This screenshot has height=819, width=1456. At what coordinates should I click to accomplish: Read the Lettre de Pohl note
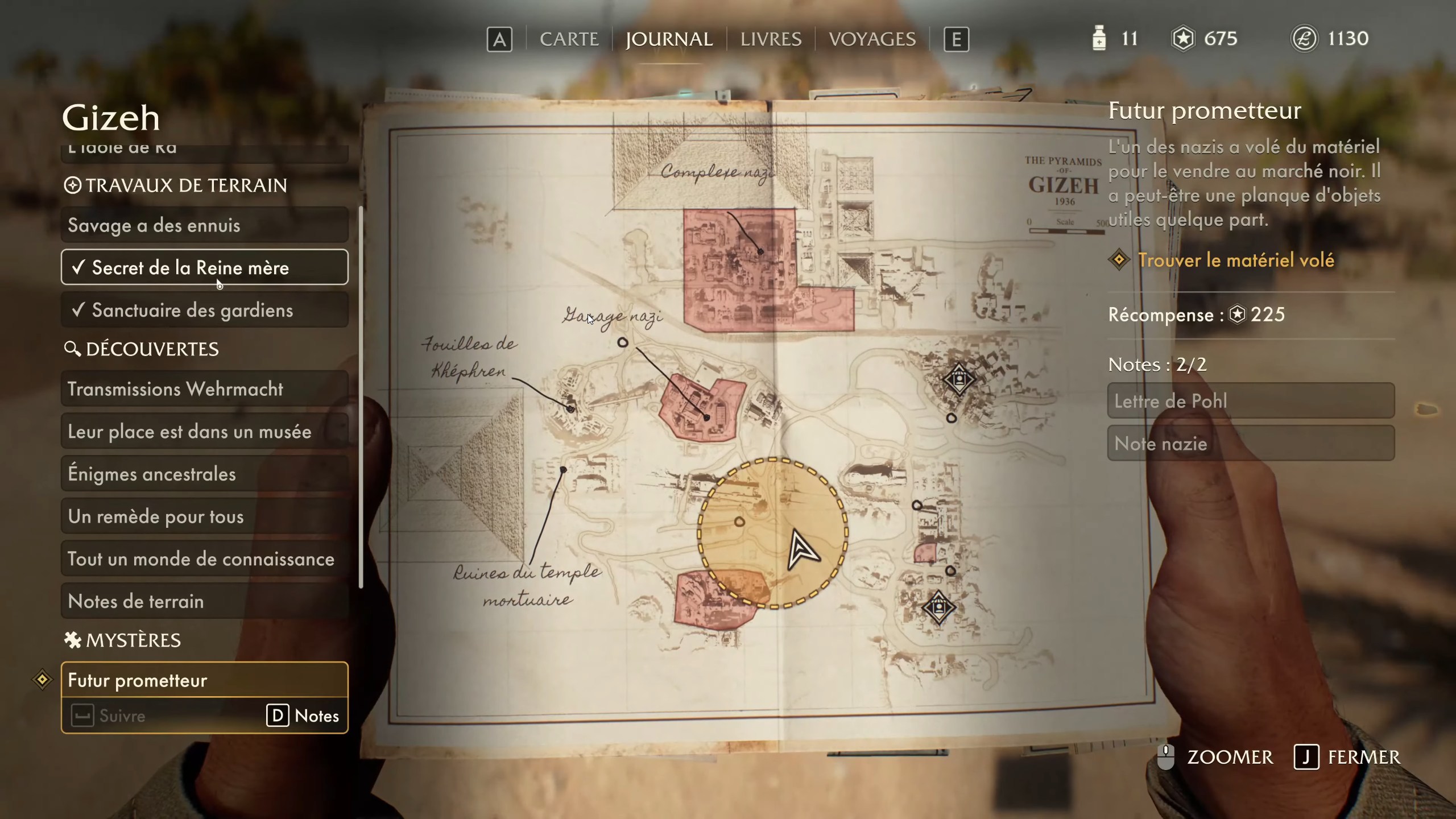click(x=1251, y=401)
